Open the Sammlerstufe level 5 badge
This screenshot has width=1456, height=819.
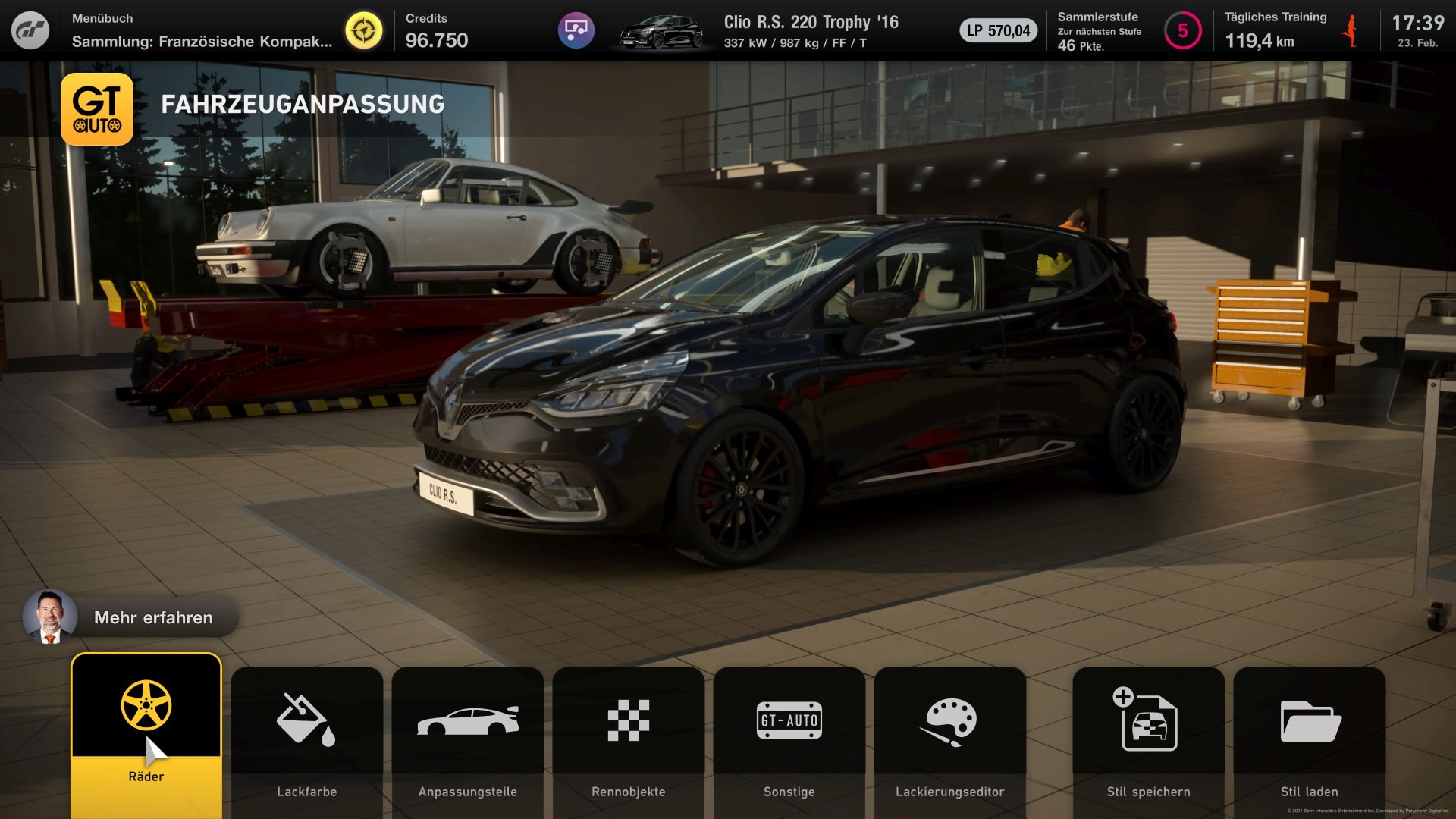[1182, 31]
